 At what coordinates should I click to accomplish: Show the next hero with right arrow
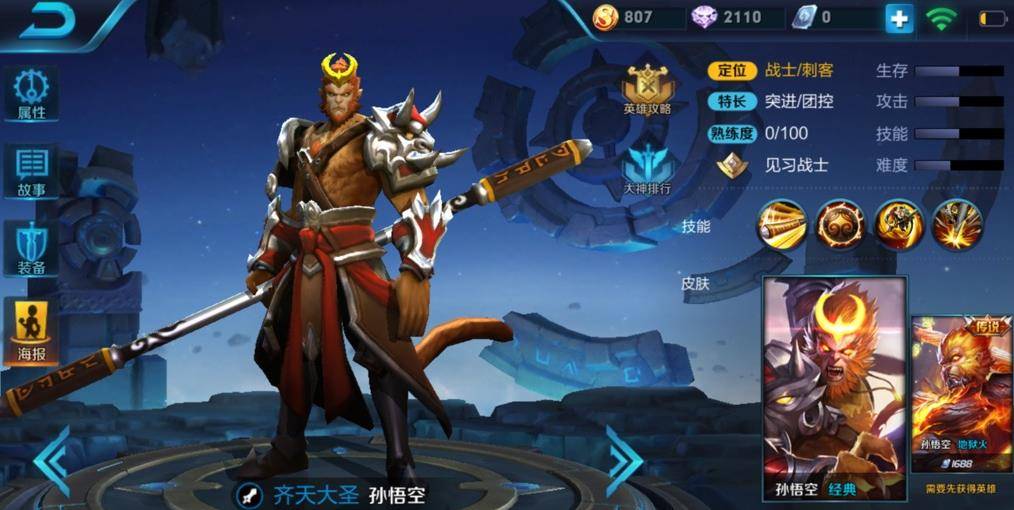coord(625,461)
